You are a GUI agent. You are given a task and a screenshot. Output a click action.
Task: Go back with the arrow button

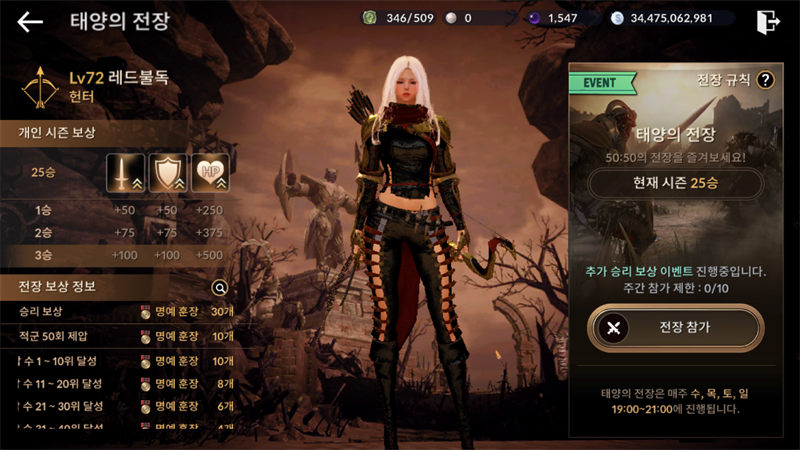[x=30, y=22]
